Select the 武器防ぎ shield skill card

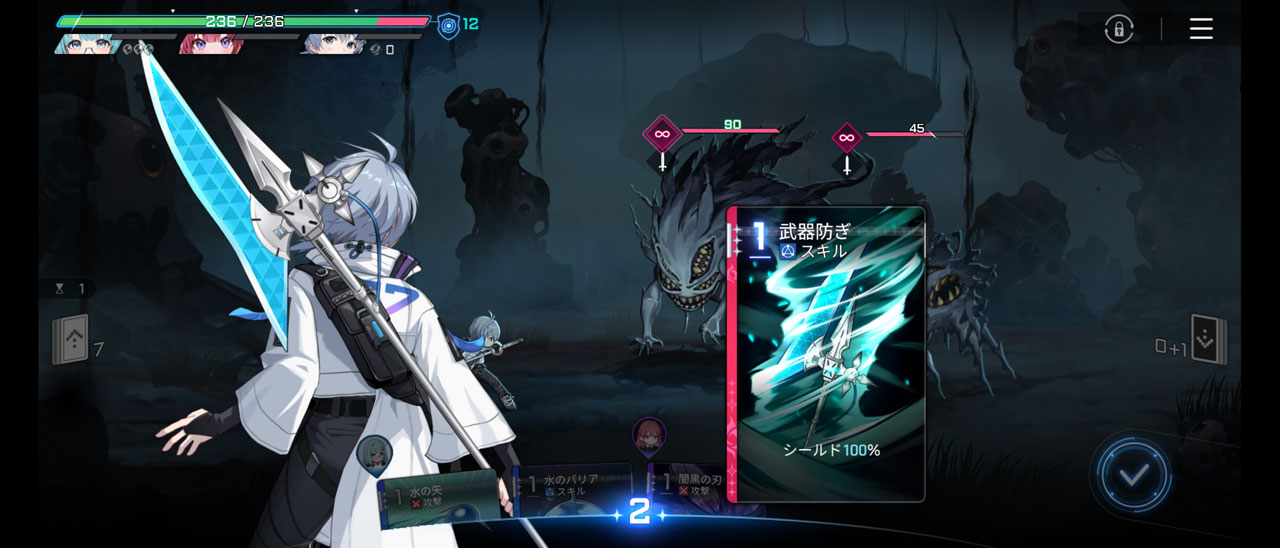[826, 354]
